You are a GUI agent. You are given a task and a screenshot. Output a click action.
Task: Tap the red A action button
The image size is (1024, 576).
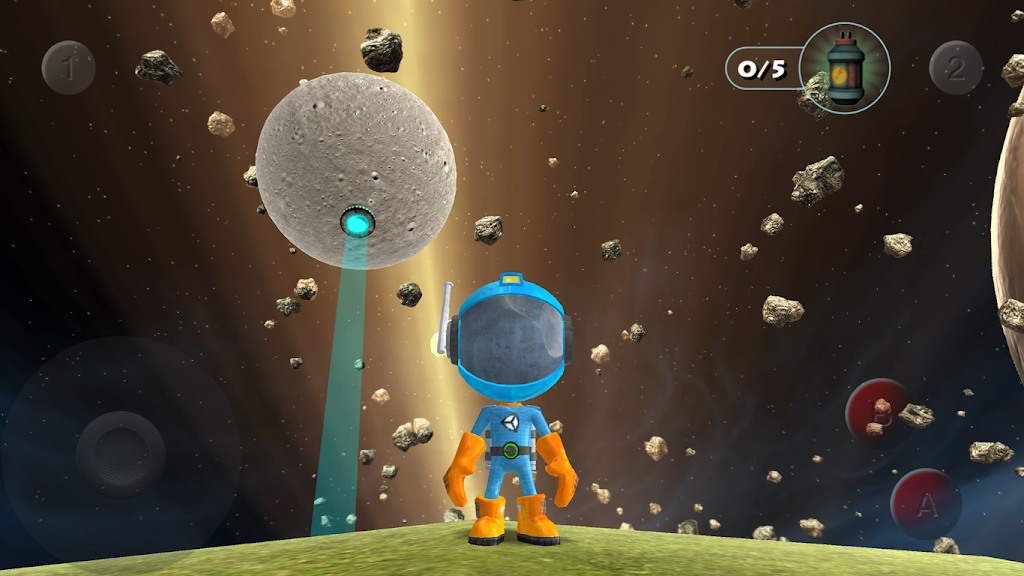click(926, 504)
